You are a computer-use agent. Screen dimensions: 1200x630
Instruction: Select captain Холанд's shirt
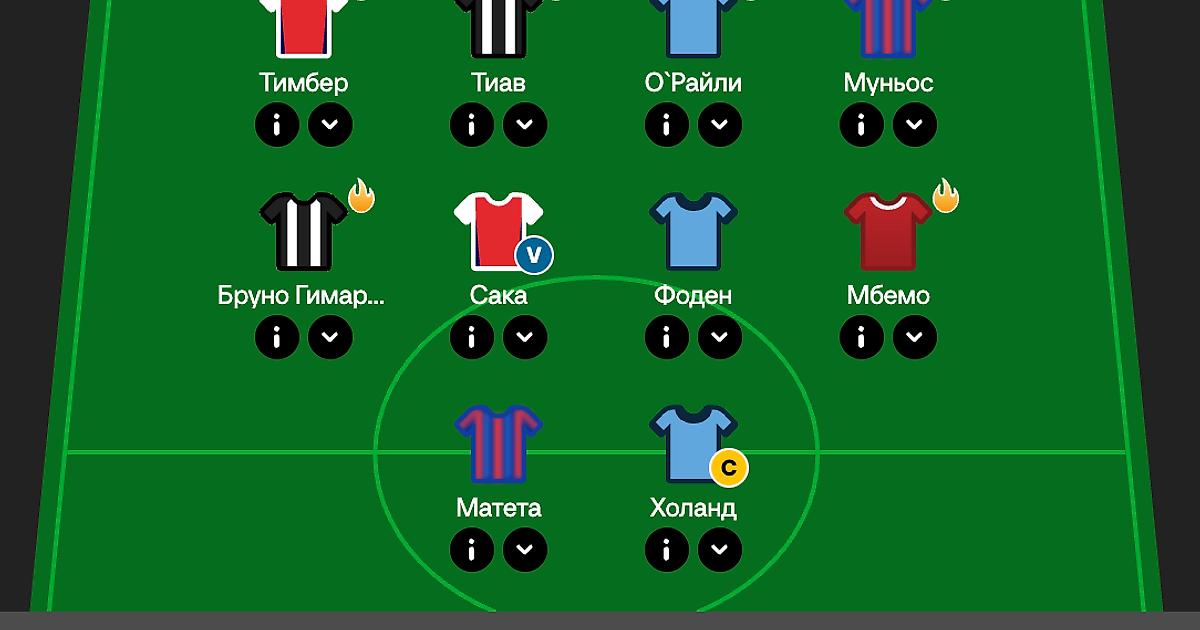pos(693,443)
